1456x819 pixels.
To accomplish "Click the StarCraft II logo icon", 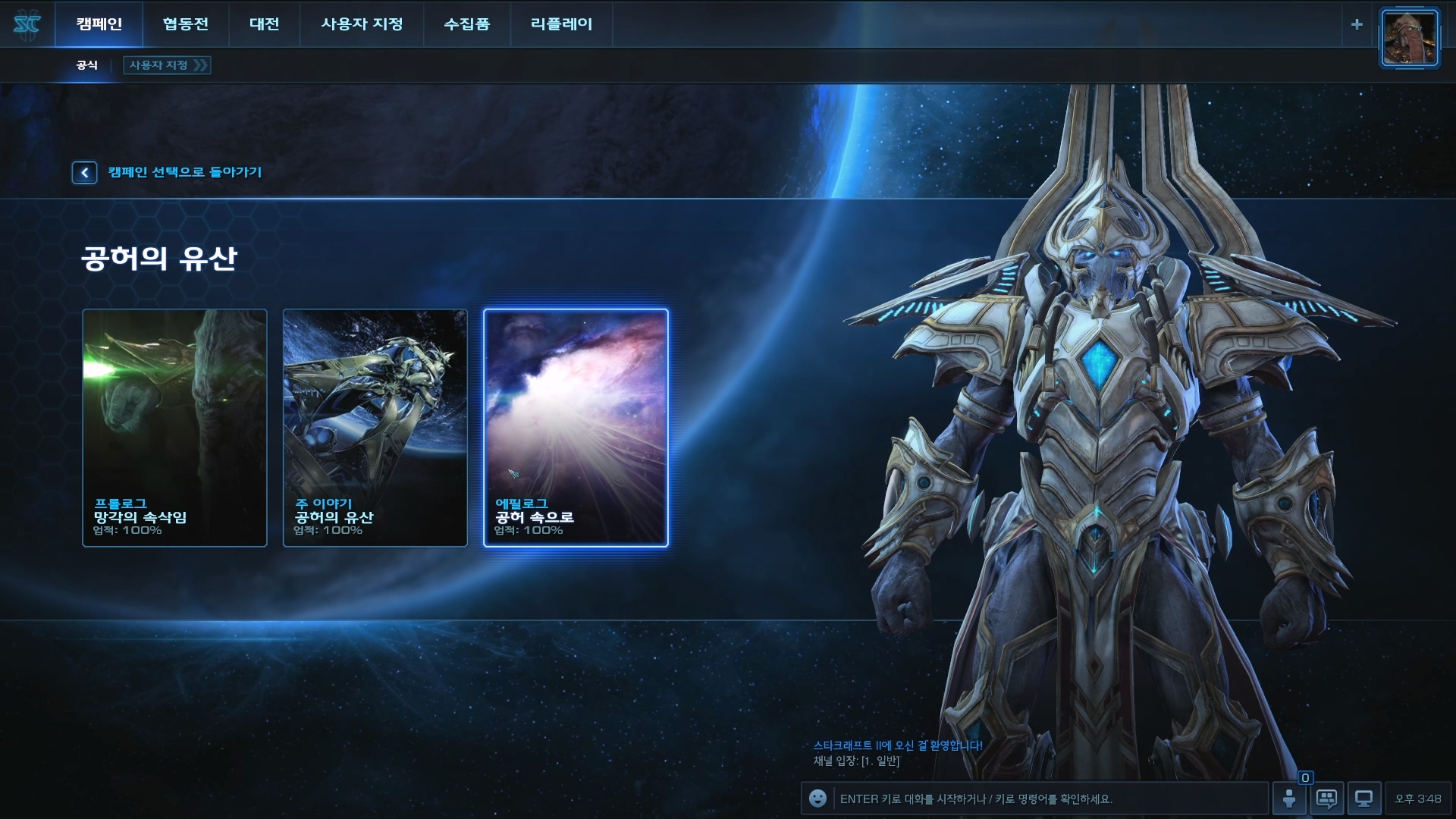I will click(27, 24).
